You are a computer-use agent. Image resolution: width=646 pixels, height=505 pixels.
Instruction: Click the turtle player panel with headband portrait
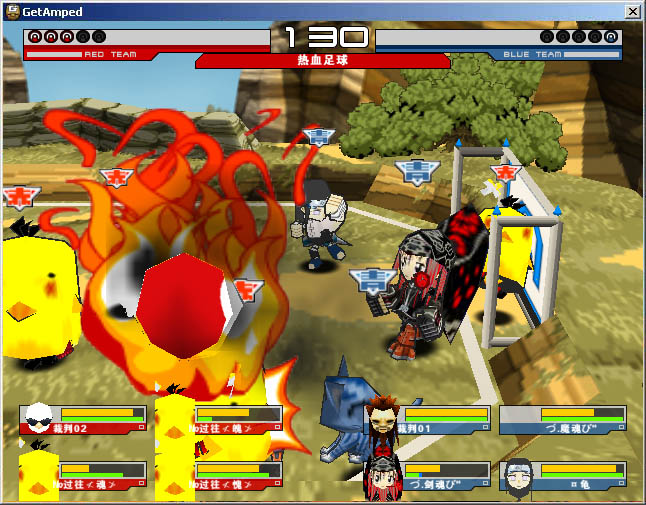(x=563, y=476)
